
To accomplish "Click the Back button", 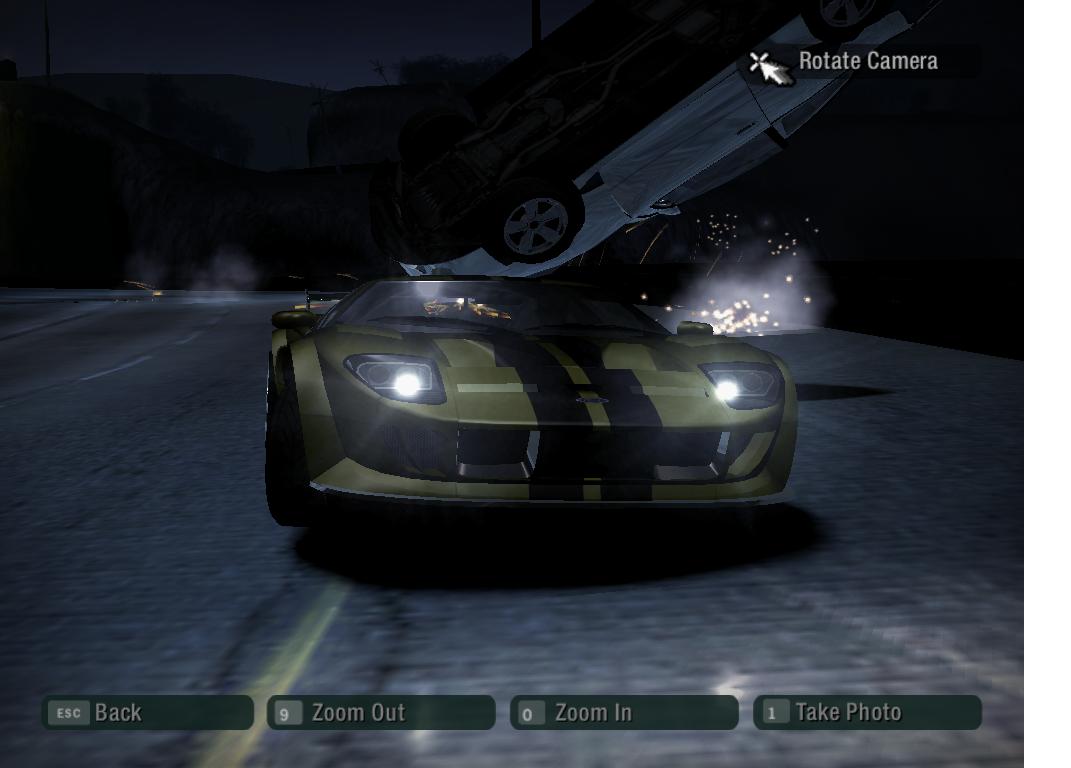I will (147, 713).
